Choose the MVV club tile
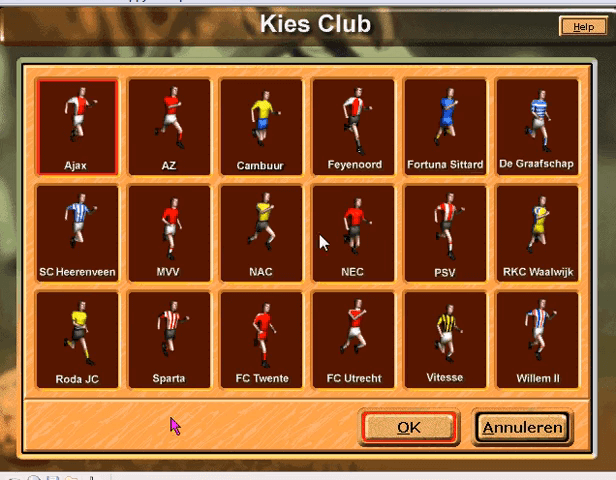Image resolution: width=616 pixels, height=480 pixels. tap(169, 233)
